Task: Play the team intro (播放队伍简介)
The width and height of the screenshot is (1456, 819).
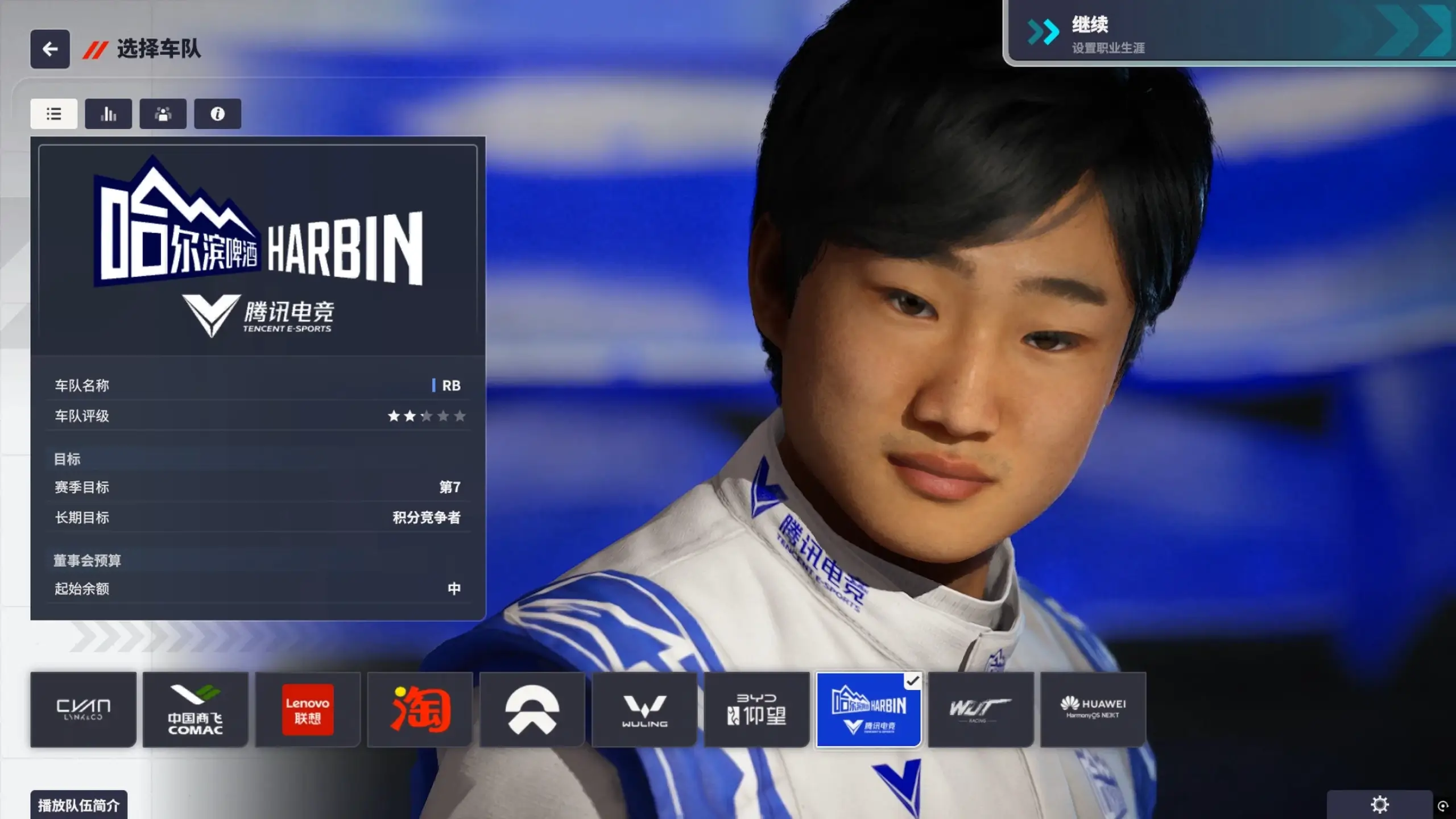Action: tap(78, 805)
